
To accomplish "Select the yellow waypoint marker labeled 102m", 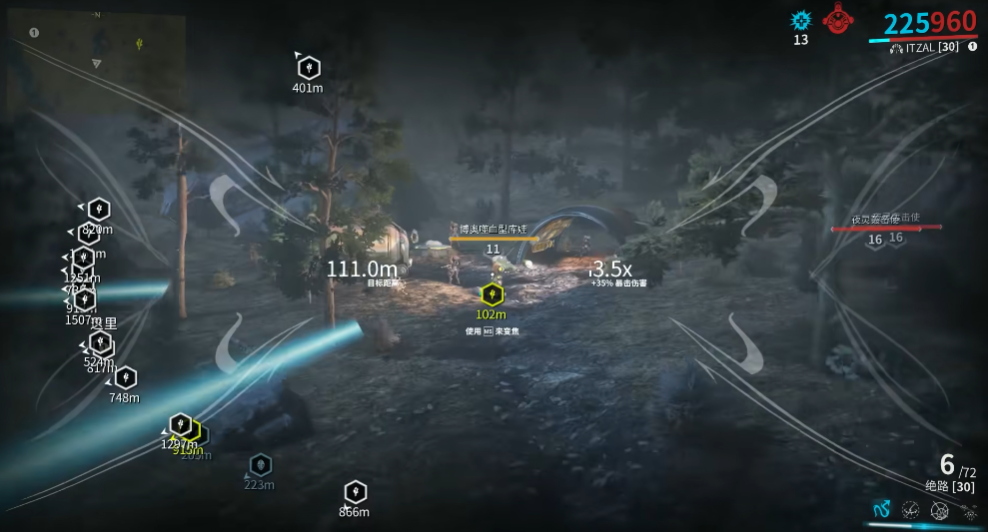I will click(x=491, y=294).
